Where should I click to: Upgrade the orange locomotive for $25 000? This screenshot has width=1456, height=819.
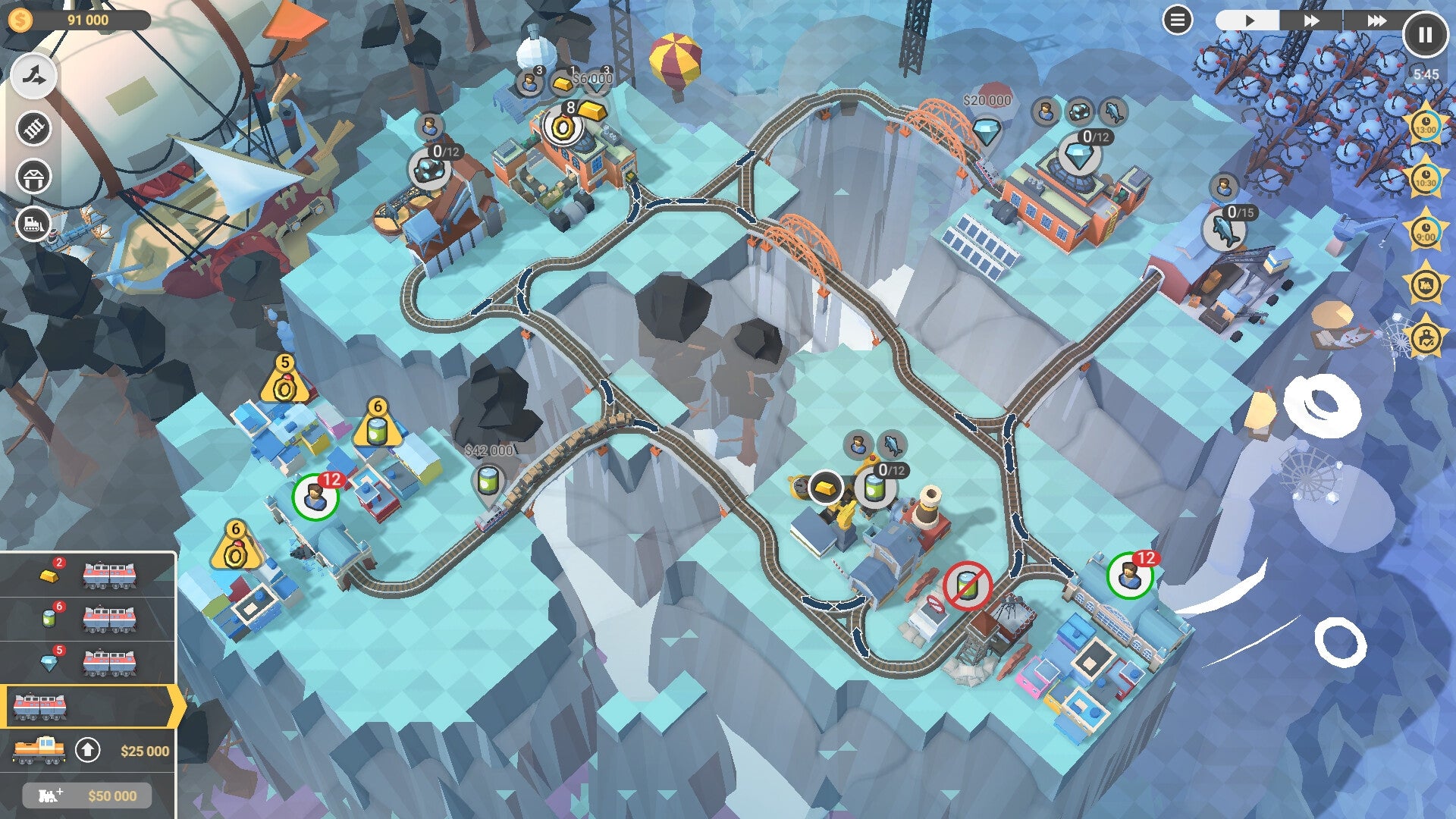point(89,749)
